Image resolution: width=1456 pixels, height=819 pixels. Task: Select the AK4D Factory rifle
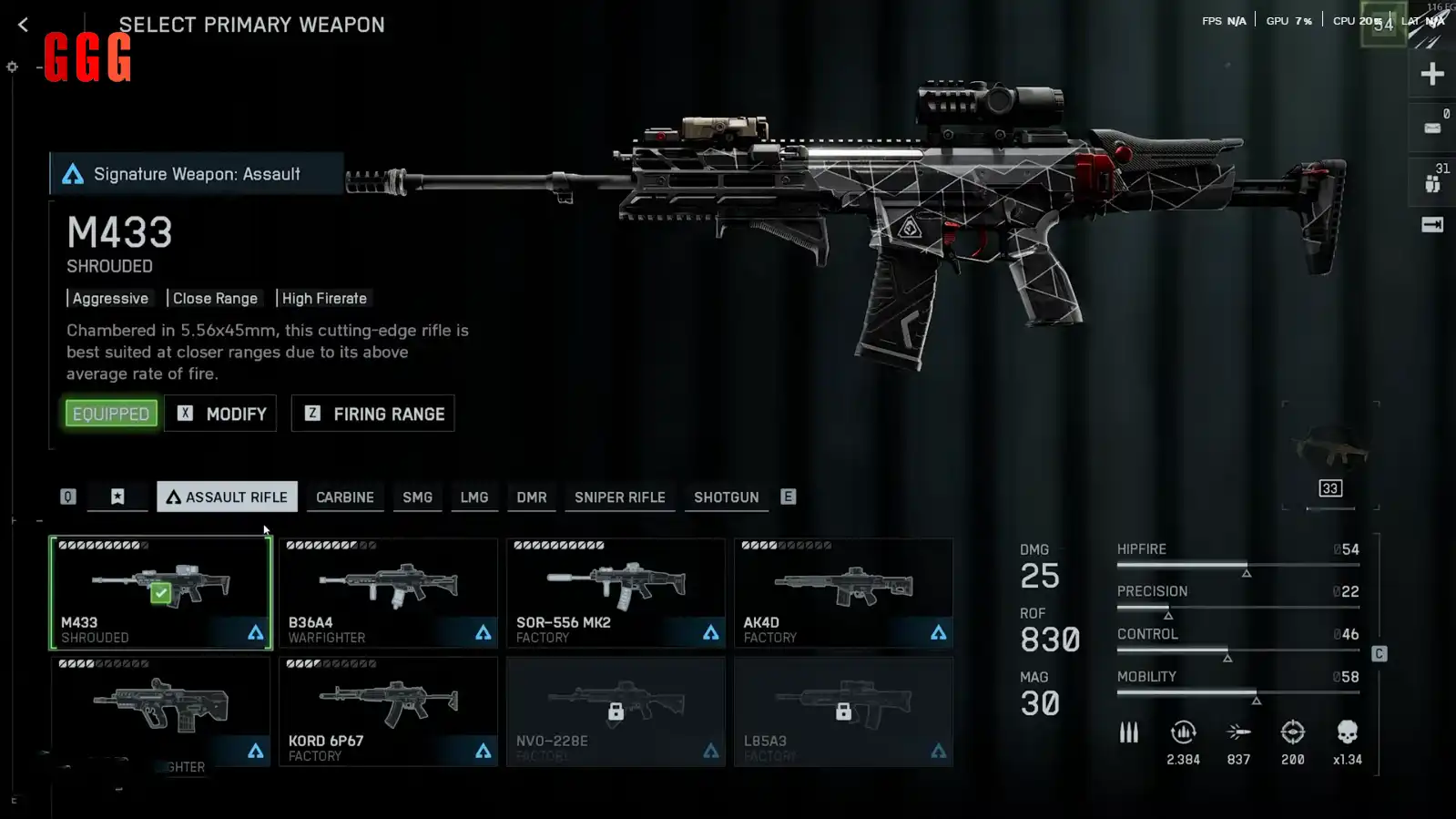tap(843, 592)
